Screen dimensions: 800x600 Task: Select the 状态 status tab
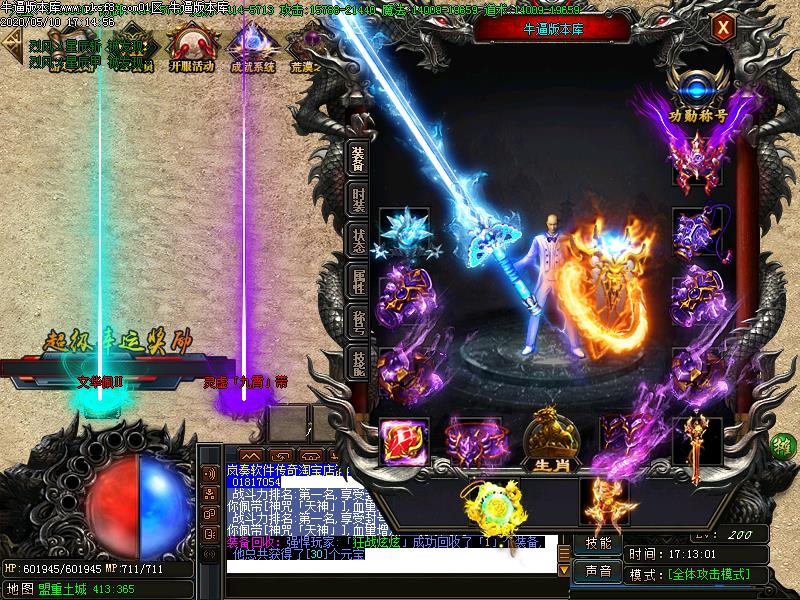coord(358,241)
